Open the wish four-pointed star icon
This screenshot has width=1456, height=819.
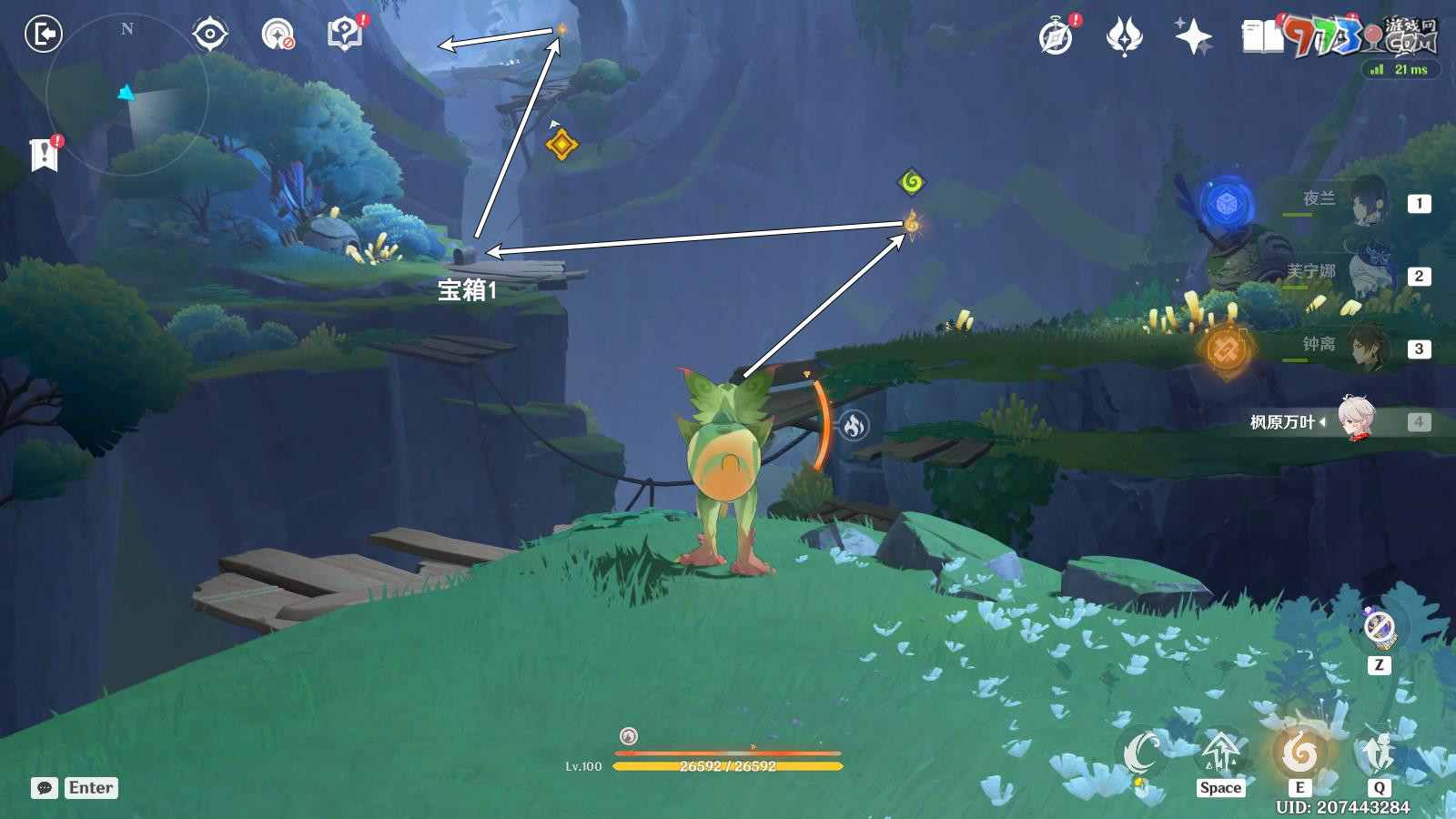click(1192, 37)
